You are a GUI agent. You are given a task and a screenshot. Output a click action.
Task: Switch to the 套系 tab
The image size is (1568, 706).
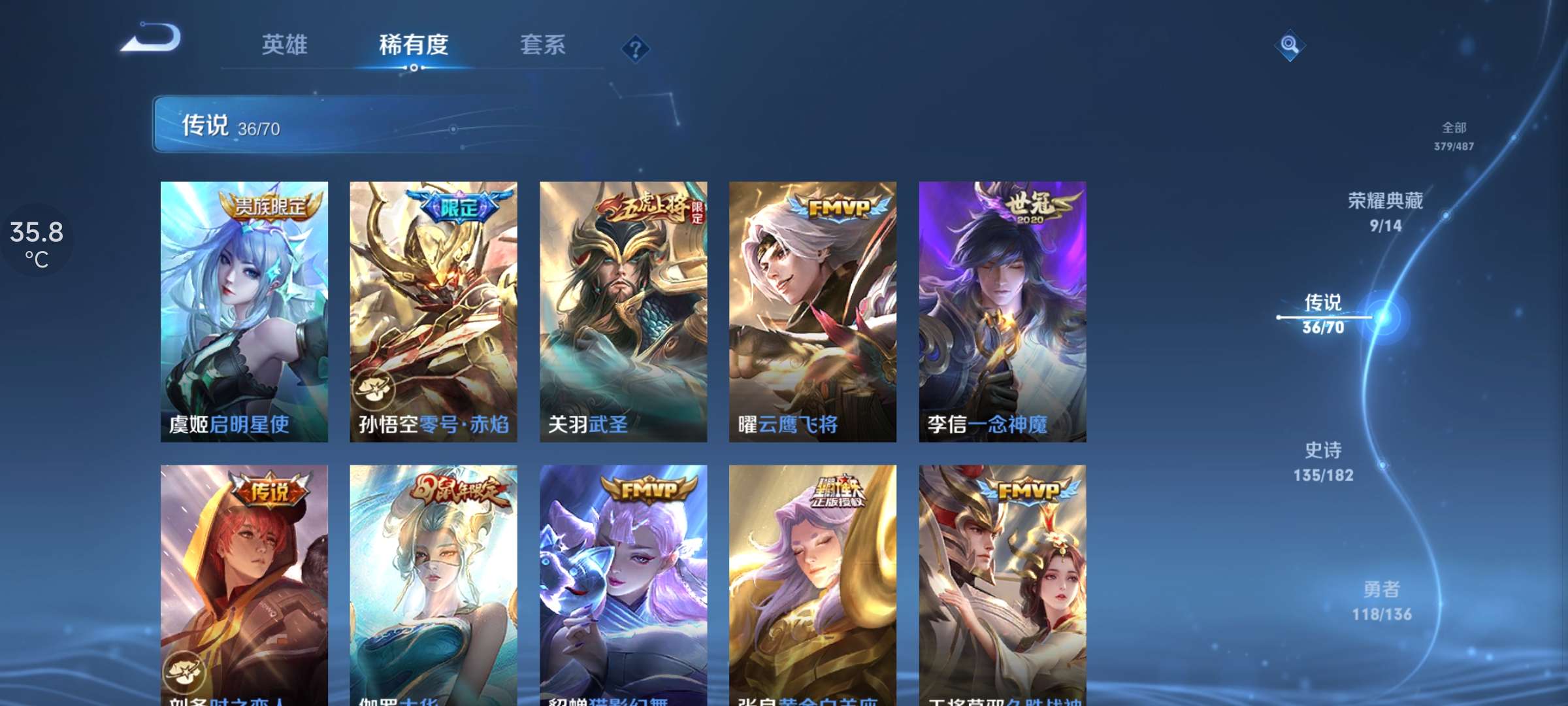[x=543, y=46]
